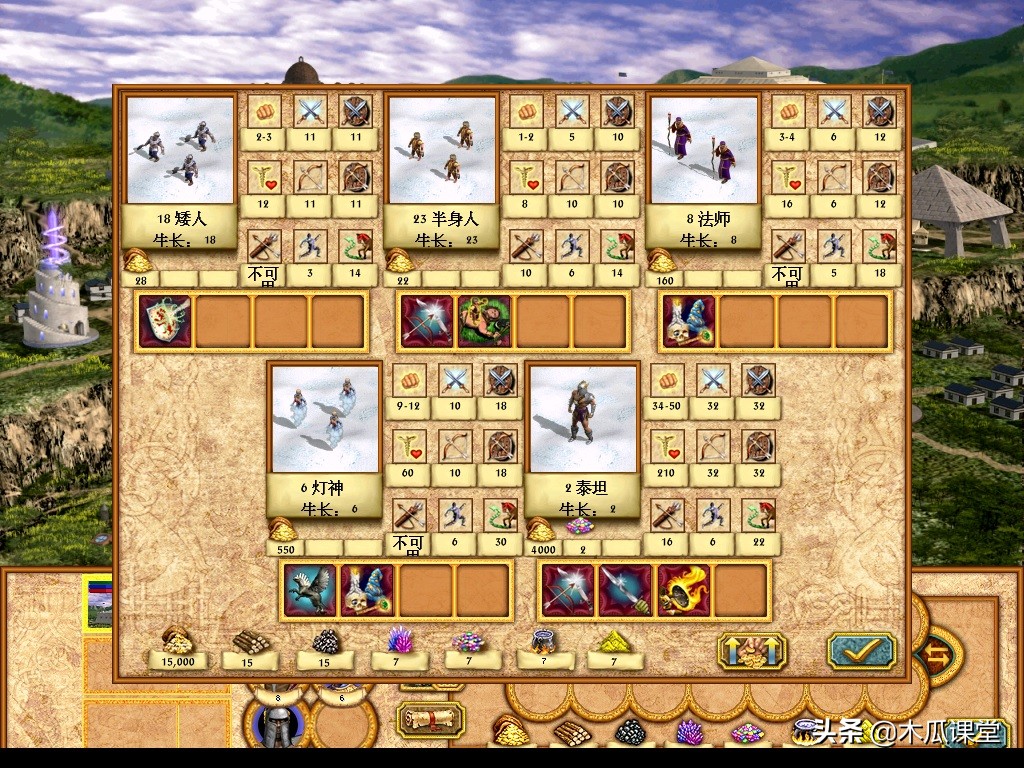Screen dimensions: 1024x768
Task: Click the buy-all button with gold arrows
Action: (752, 651)
